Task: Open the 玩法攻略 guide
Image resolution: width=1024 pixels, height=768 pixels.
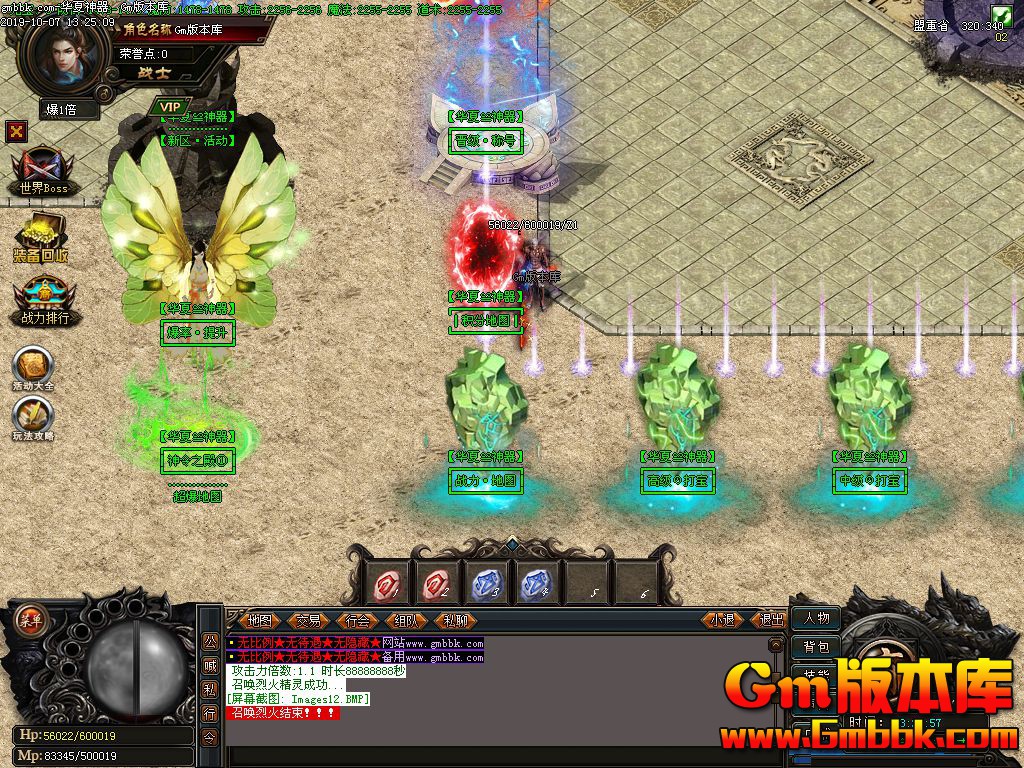Action: [x=33, y=417]
